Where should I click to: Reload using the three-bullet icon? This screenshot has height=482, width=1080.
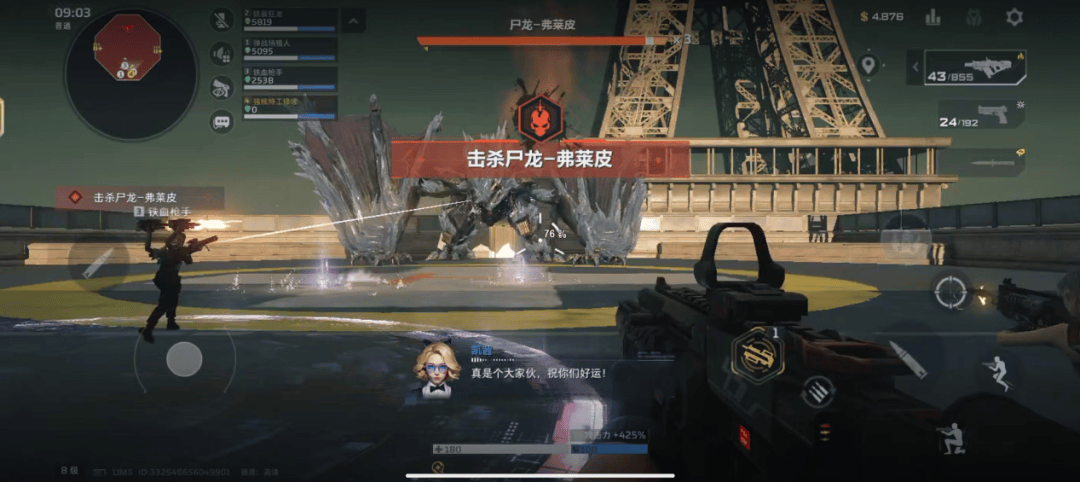click(x=817, y=391)
